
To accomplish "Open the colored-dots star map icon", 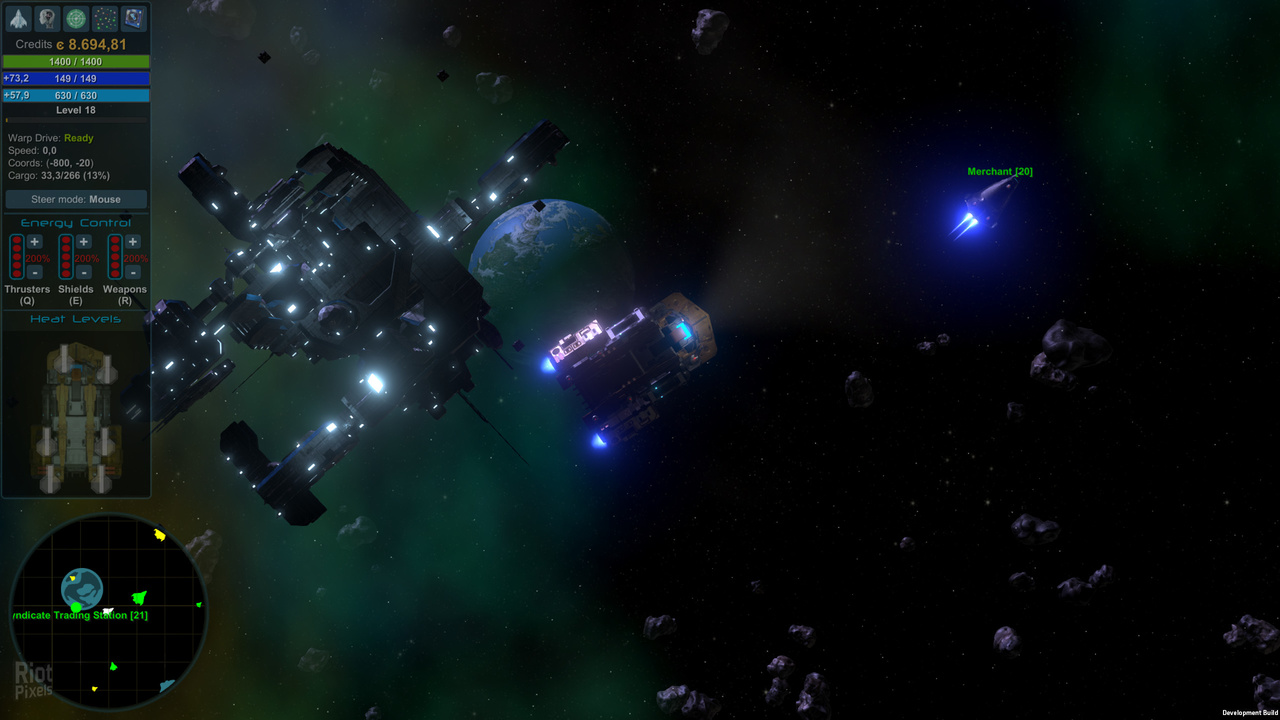I will tap(104, 19).
